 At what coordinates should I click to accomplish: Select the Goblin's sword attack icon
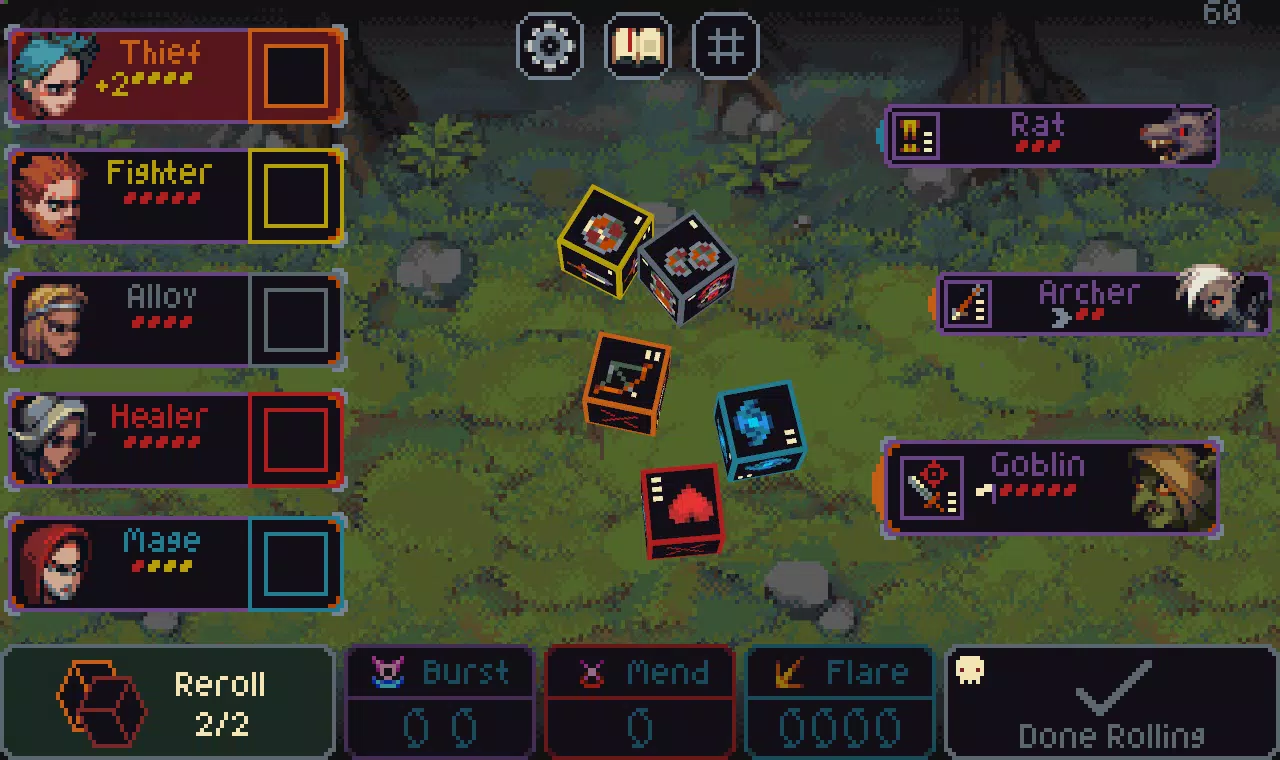(x=932, y=489)
